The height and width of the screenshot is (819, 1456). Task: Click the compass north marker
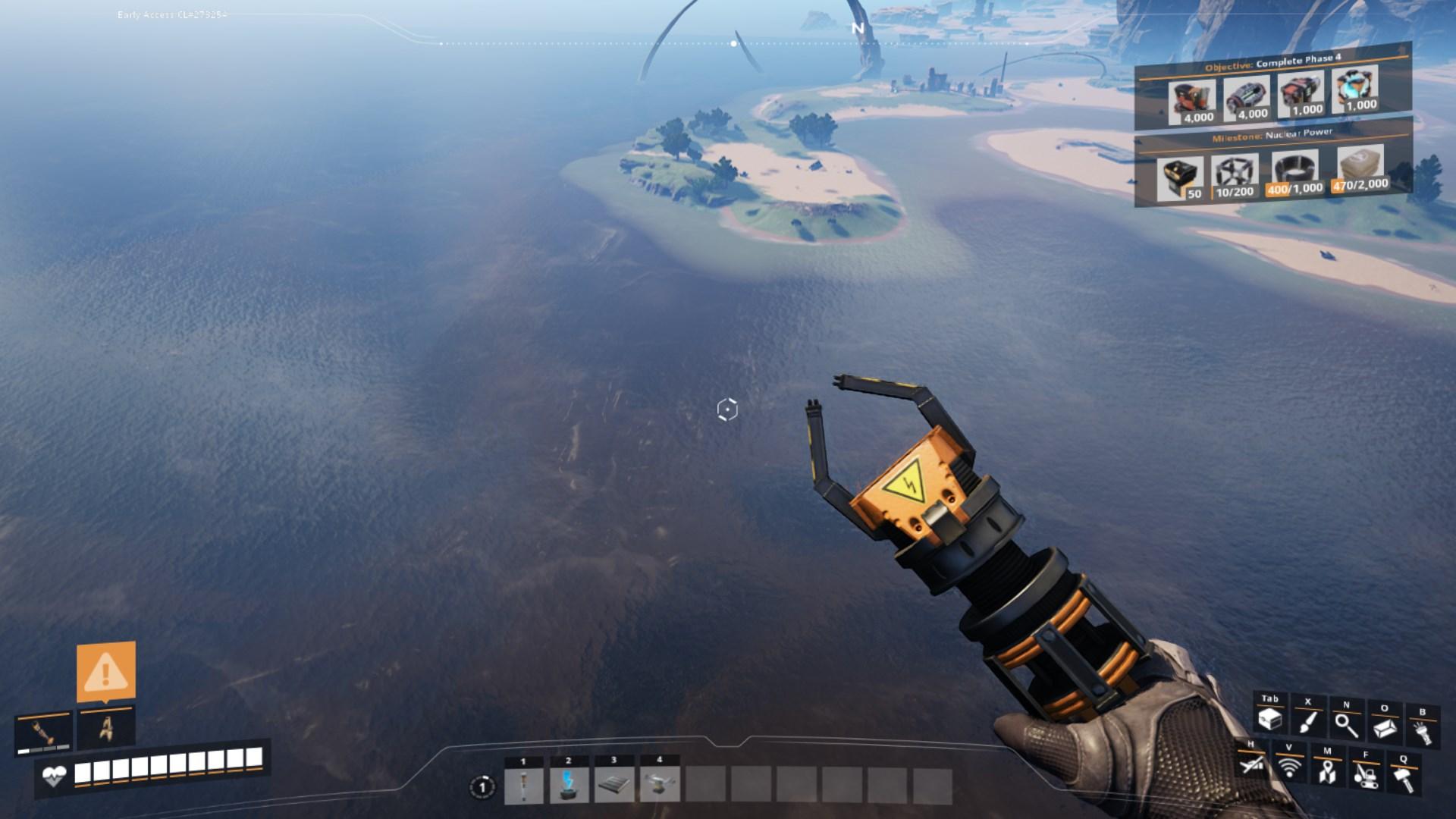coord(858,28)
